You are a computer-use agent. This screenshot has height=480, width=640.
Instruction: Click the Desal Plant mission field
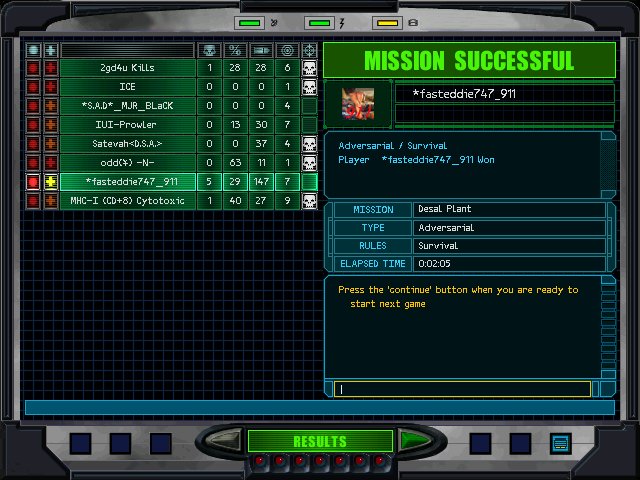coord(509,210)
